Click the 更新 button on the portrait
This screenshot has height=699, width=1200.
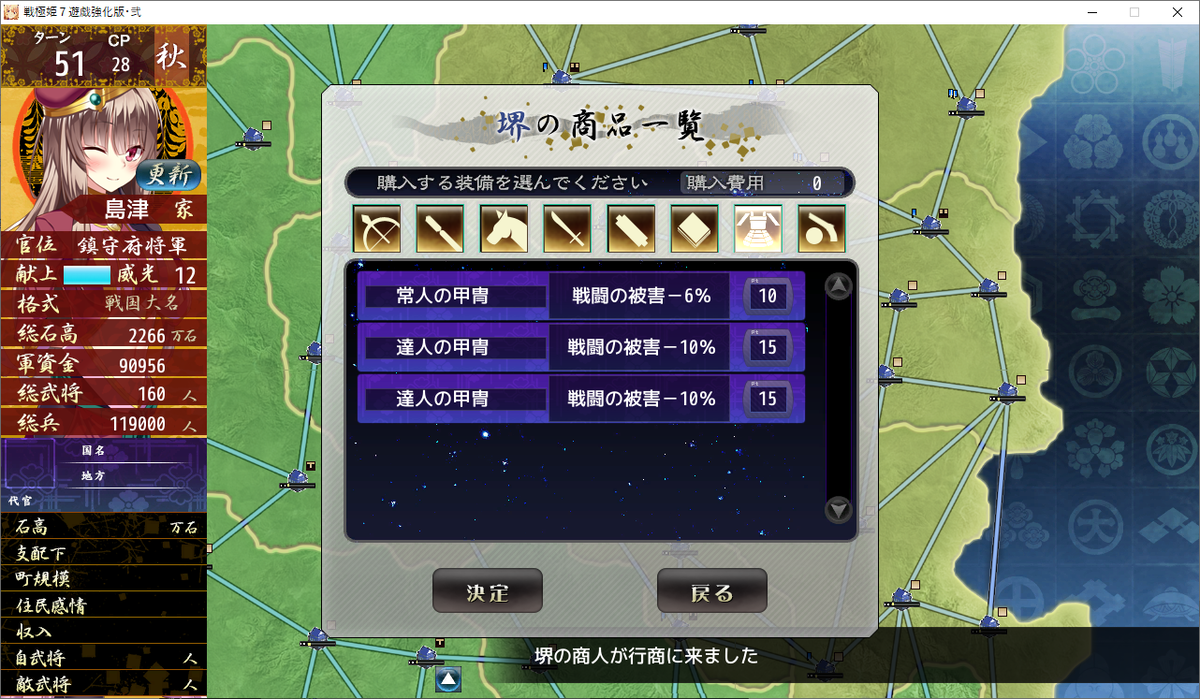pyautogui.click(x=169, y=176)
